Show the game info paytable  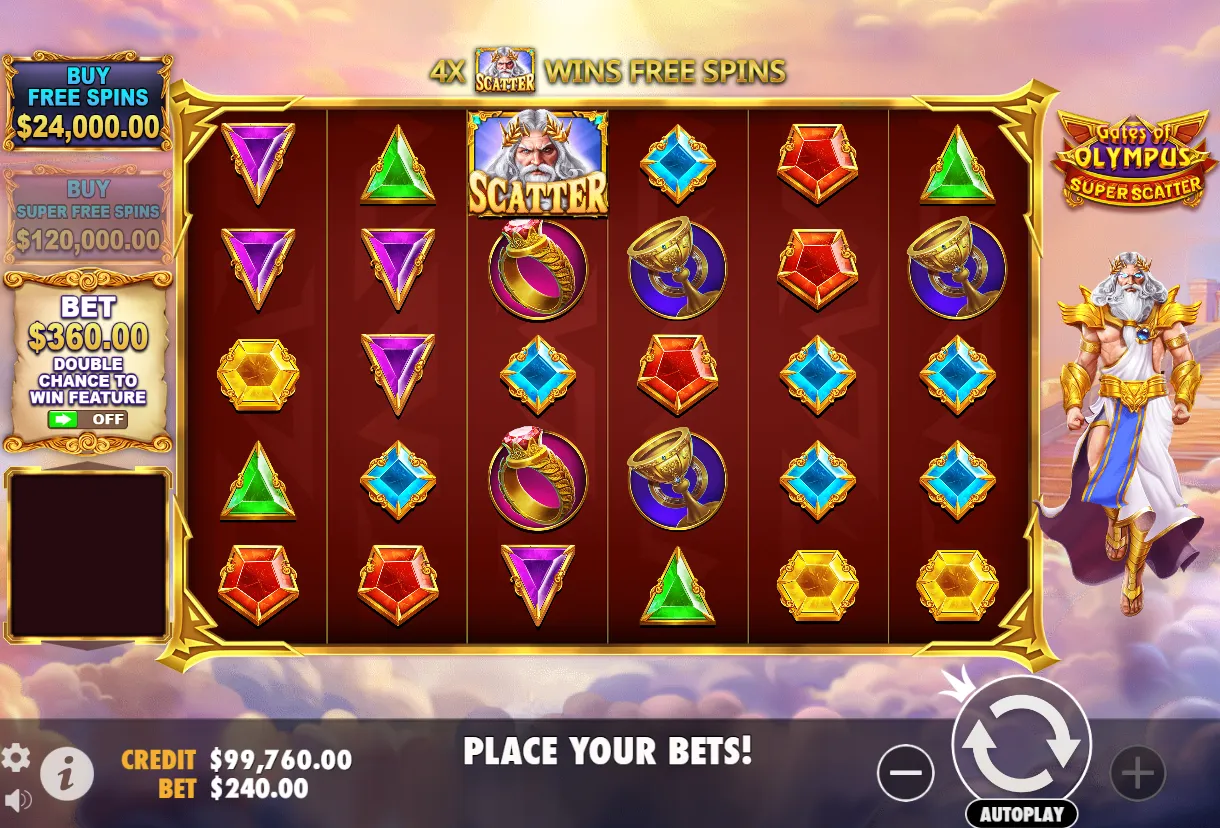point(67,774)
